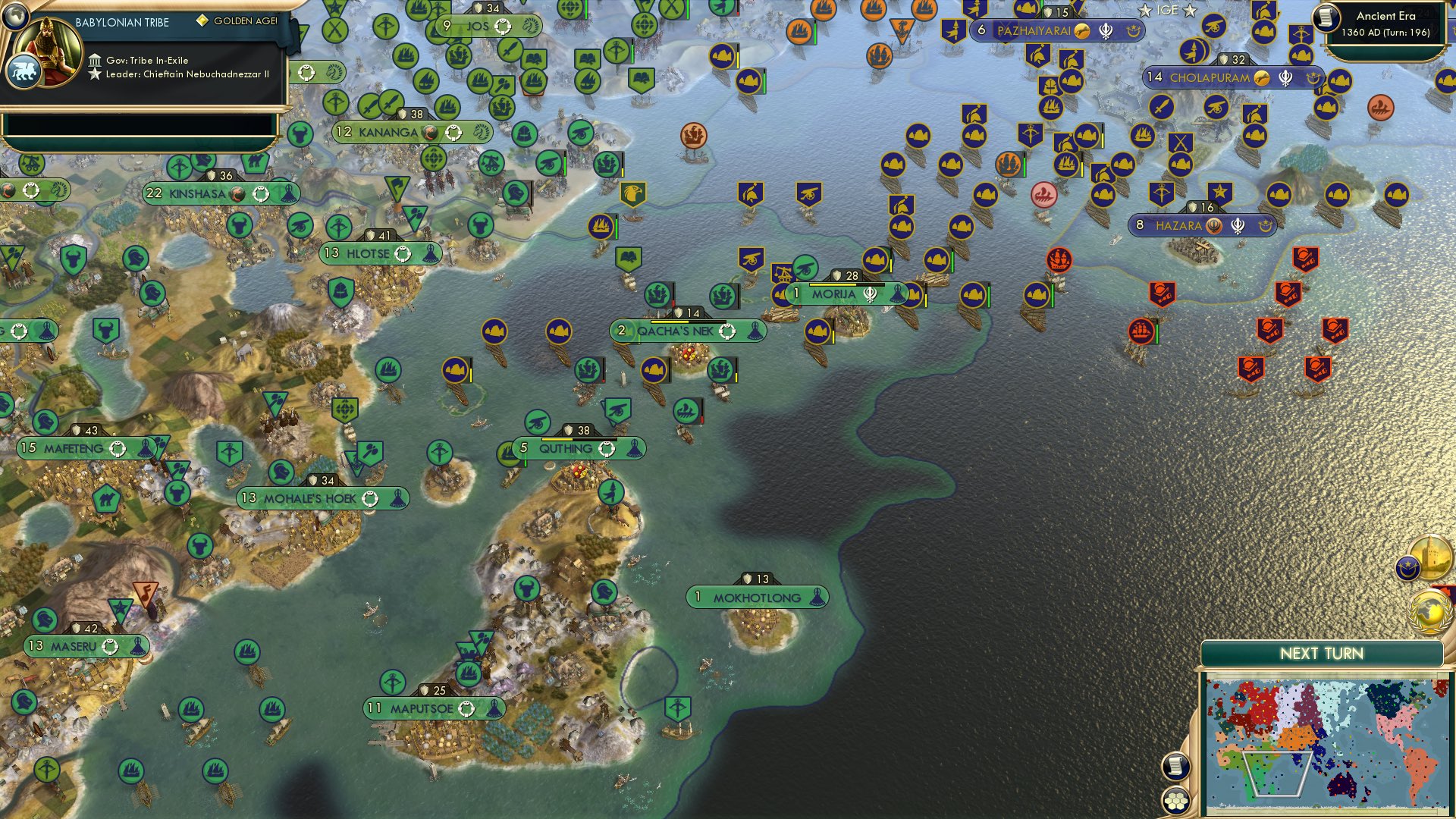
Task: Click the globe icon in top-left corner
Action: (x=14, y=17)
